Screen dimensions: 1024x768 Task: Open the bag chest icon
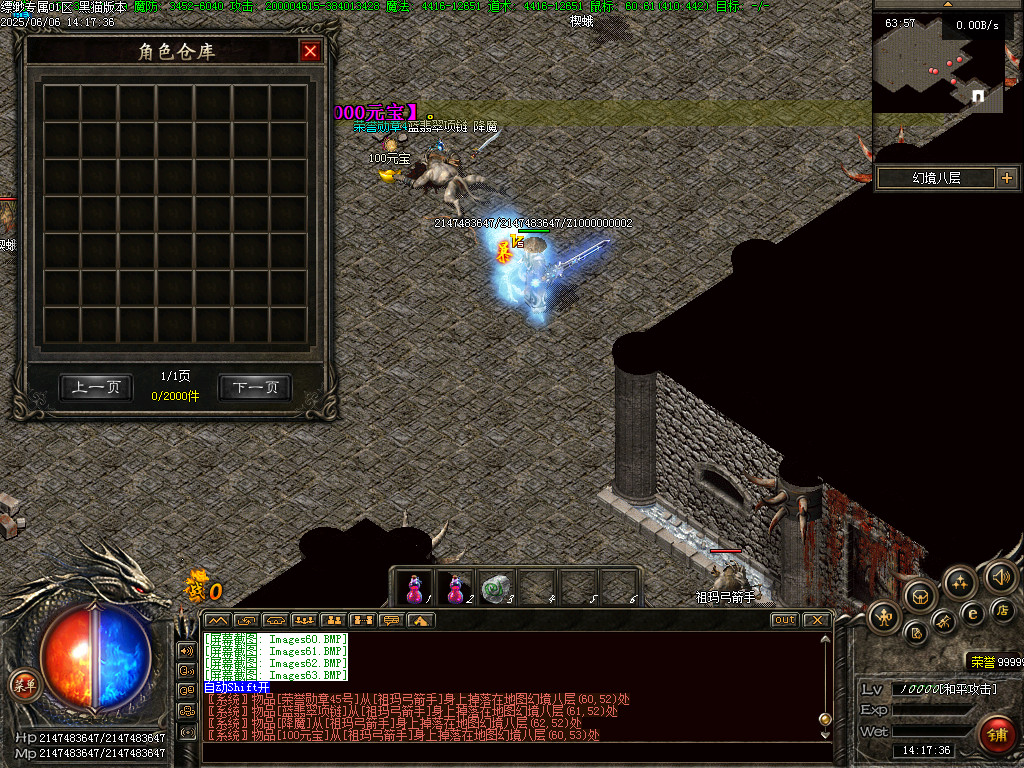(x=920, y=597)
